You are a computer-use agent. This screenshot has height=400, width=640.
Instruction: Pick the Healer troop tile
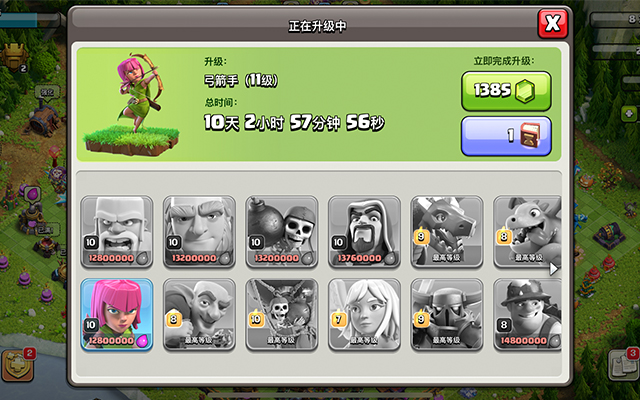click(364, 313)
